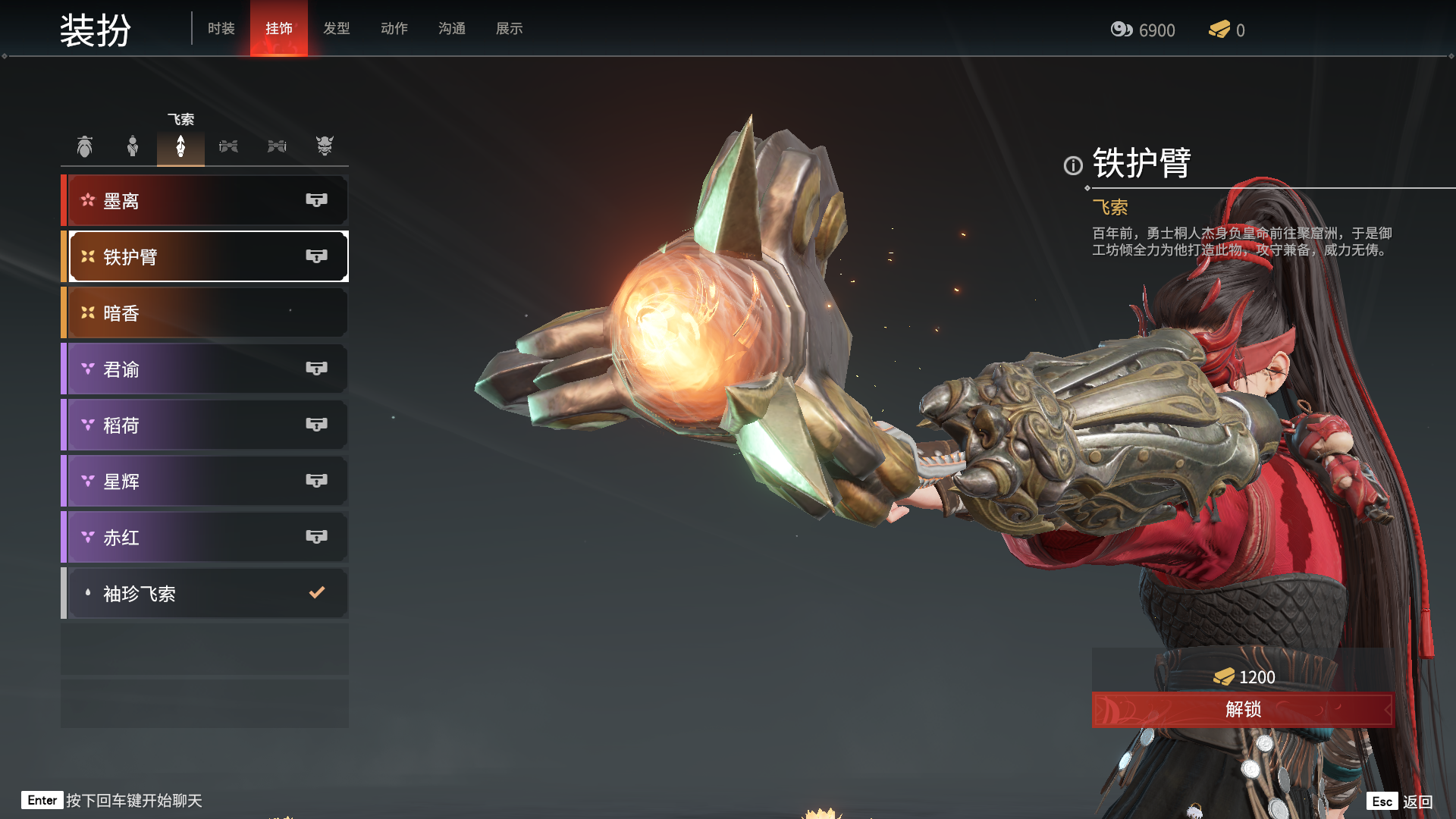Image resolution: width=1456 pixels, height=819 pixels.
Task: Pick the 君谕 skin row
Action: pos(206,369)
